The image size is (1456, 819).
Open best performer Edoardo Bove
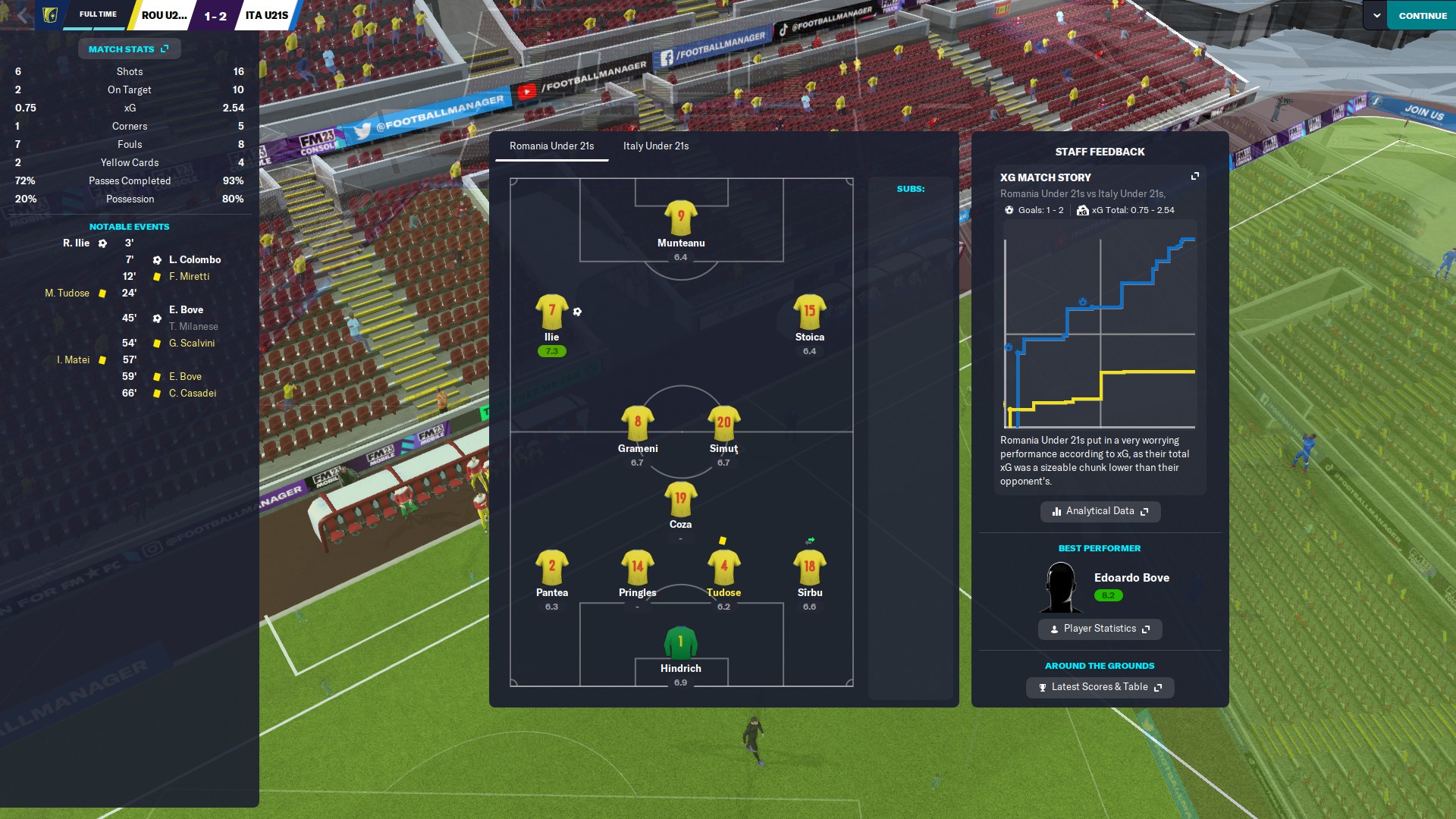tap(1131, 578)
